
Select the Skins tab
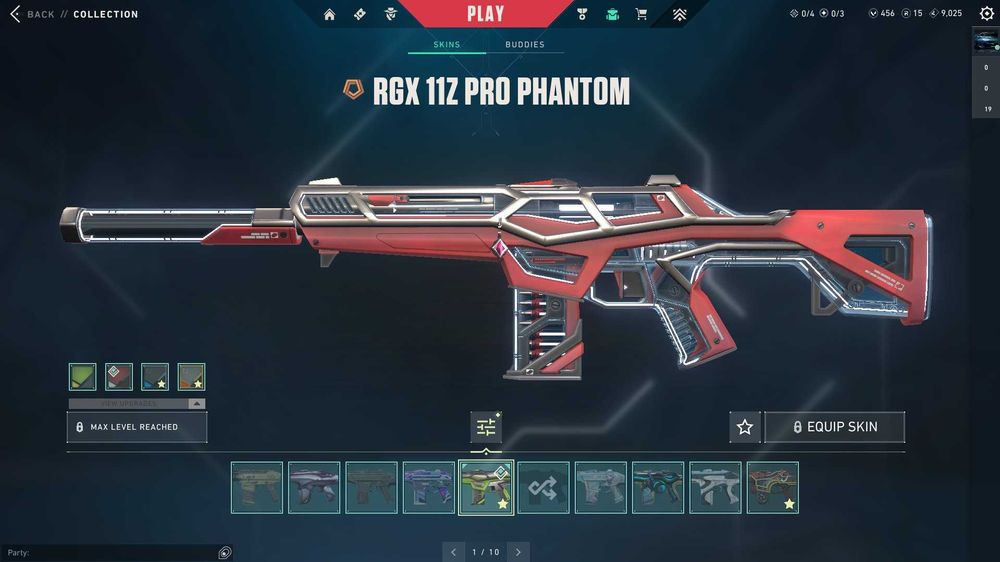tap(447, 45)
